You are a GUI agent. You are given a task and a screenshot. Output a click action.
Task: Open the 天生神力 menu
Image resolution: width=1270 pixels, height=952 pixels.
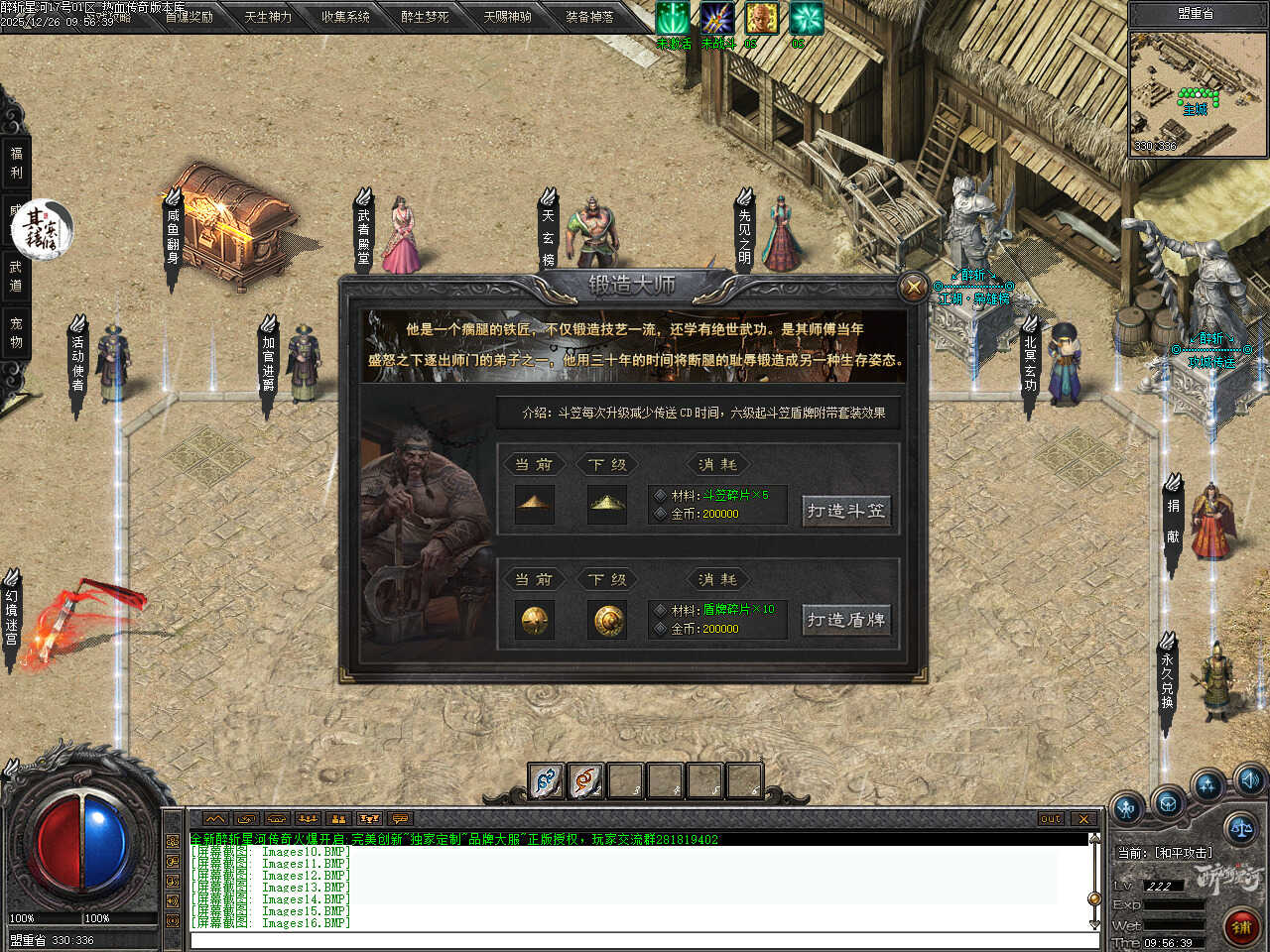[x=268, y=17]
